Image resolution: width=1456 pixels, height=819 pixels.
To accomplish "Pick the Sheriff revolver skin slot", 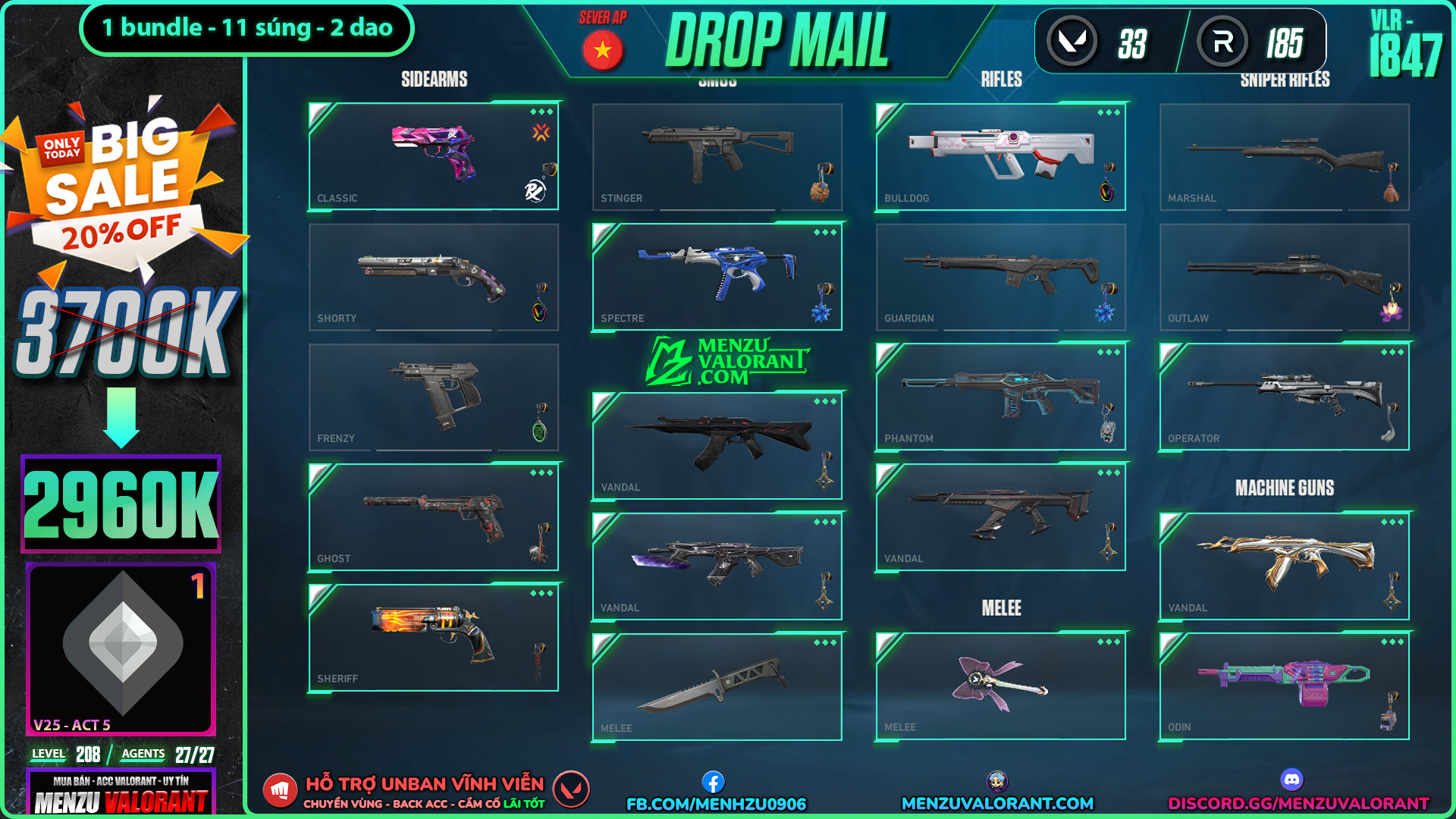I will click(434, 637).
